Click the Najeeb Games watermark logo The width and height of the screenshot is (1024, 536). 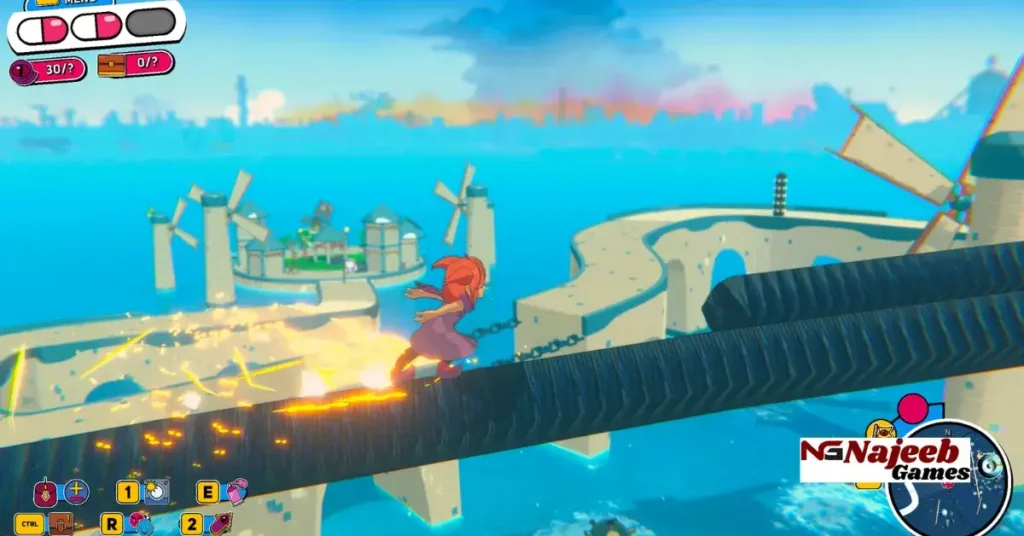tap(885, 459)
